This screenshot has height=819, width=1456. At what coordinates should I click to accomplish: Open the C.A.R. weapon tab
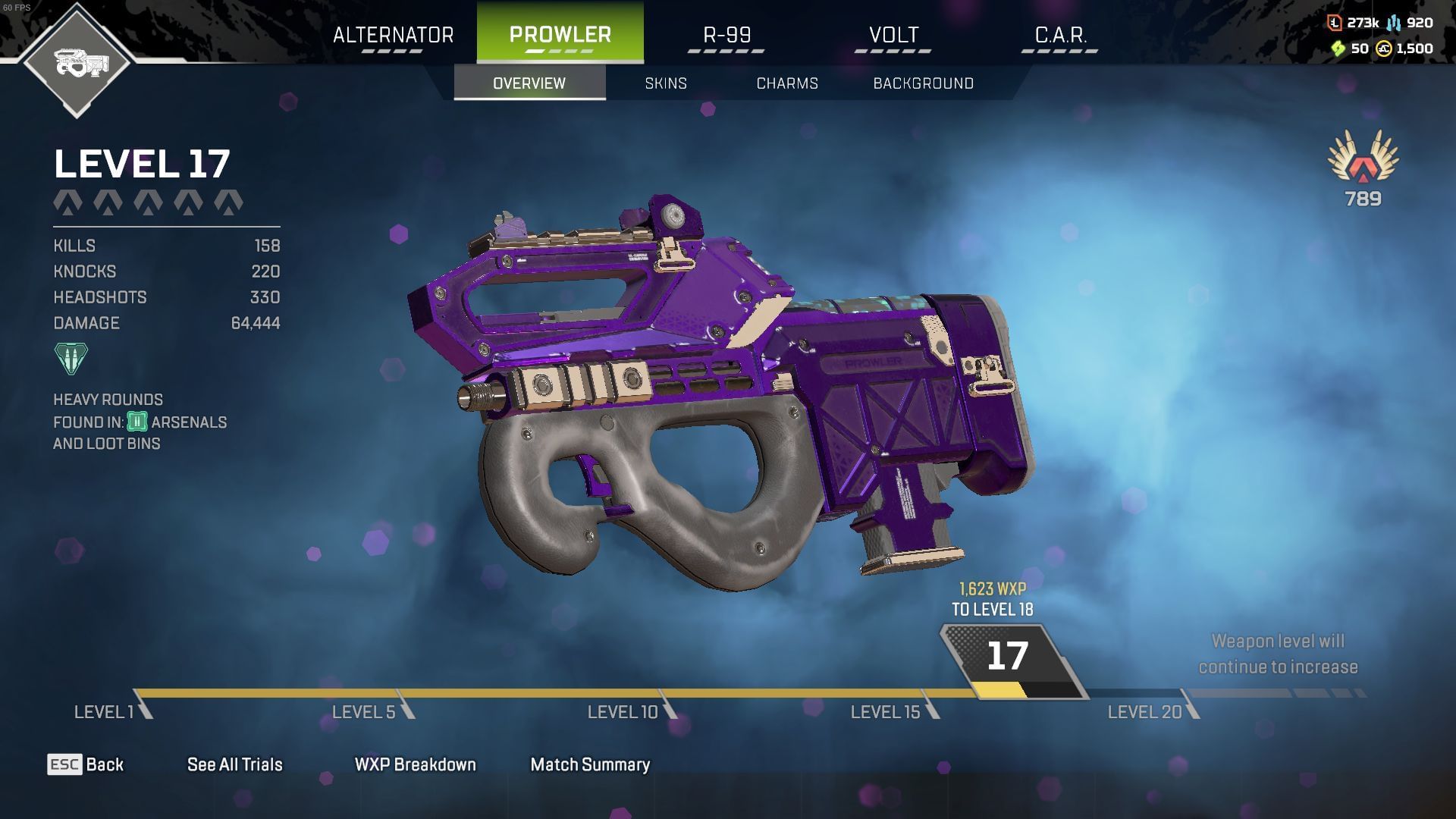point(1060,33)
